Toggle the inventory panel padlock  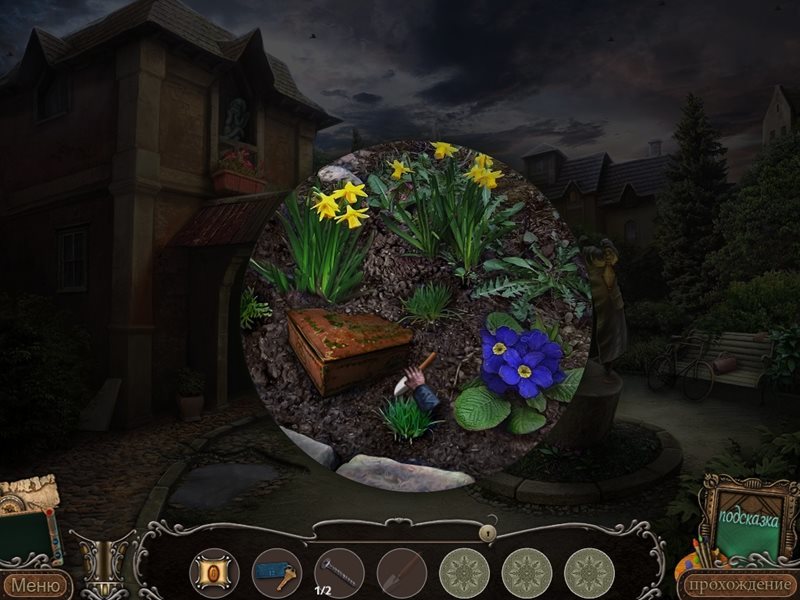[x=489, y=533]
